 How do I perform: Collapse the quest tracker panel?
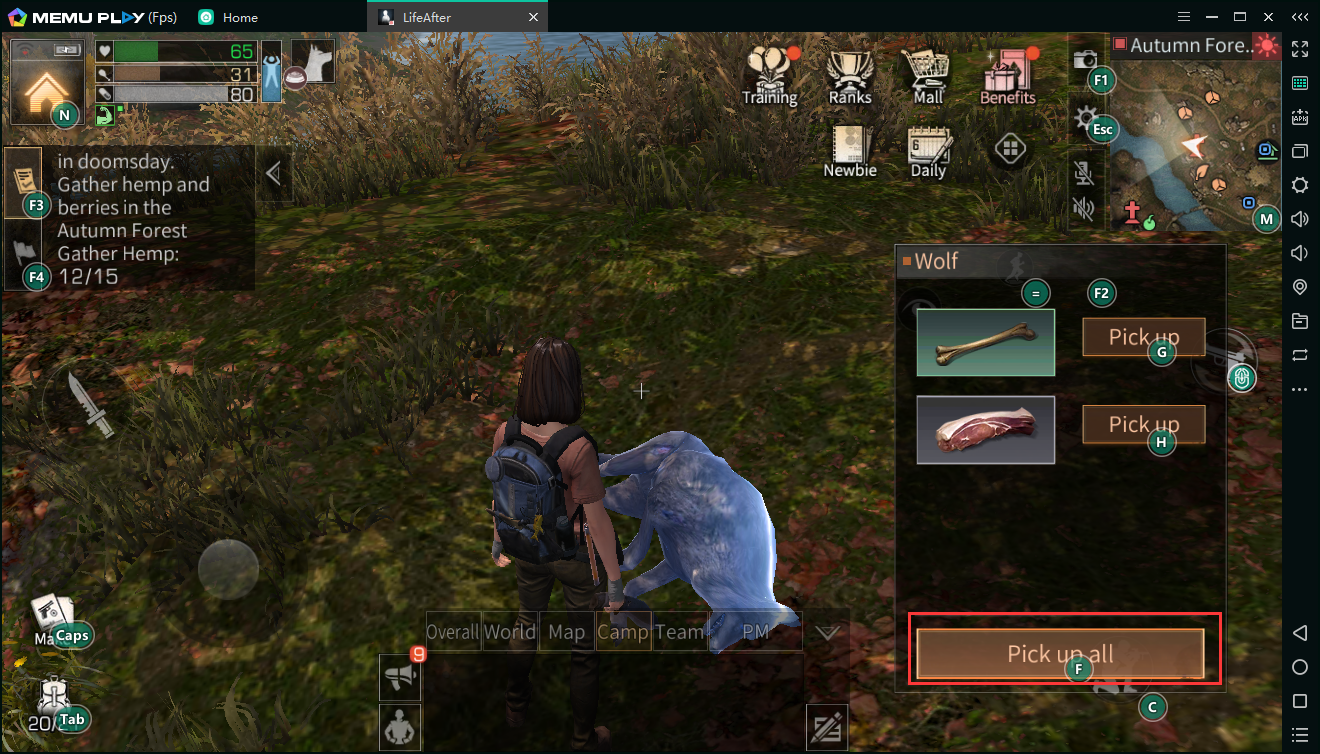pos(272,174)
